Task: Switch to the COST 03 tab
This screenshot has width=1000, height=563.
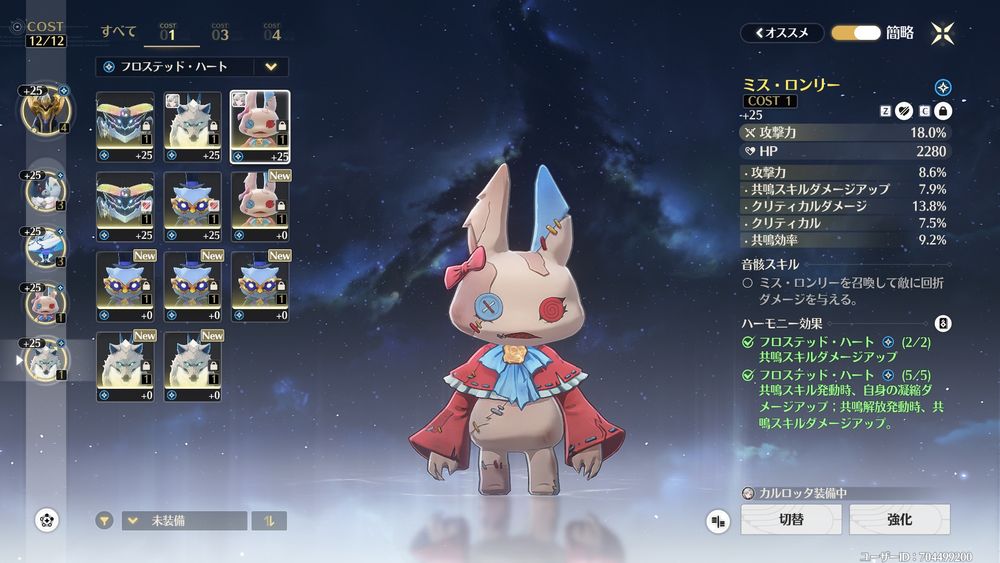Action: [x=219, y=32]
